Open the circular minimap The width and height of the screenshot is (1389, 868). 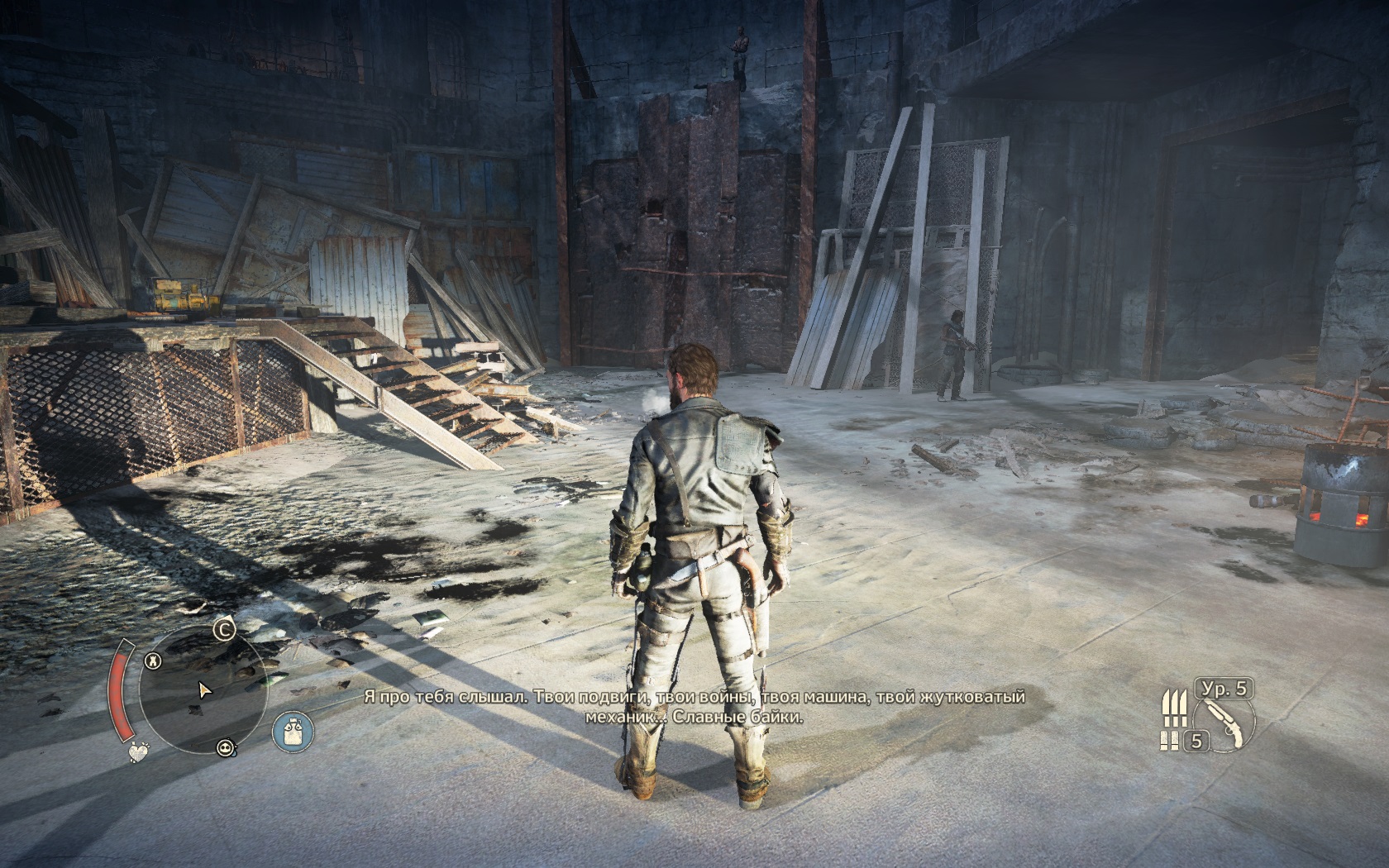click(203, 690)
